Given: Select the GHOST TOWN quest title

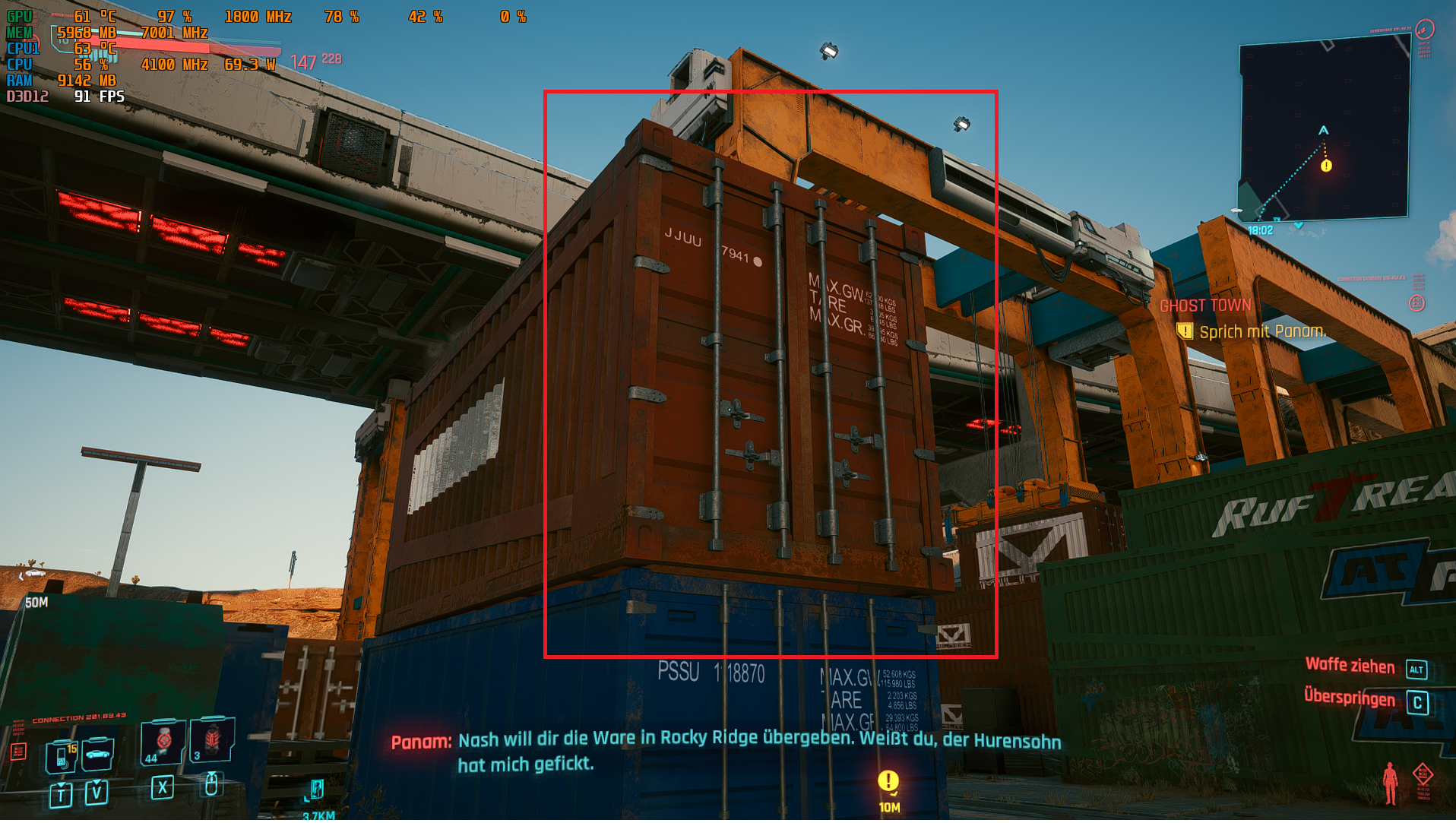Looking at the screenshot, I should pyautogui.click(x=1205, y=305).
